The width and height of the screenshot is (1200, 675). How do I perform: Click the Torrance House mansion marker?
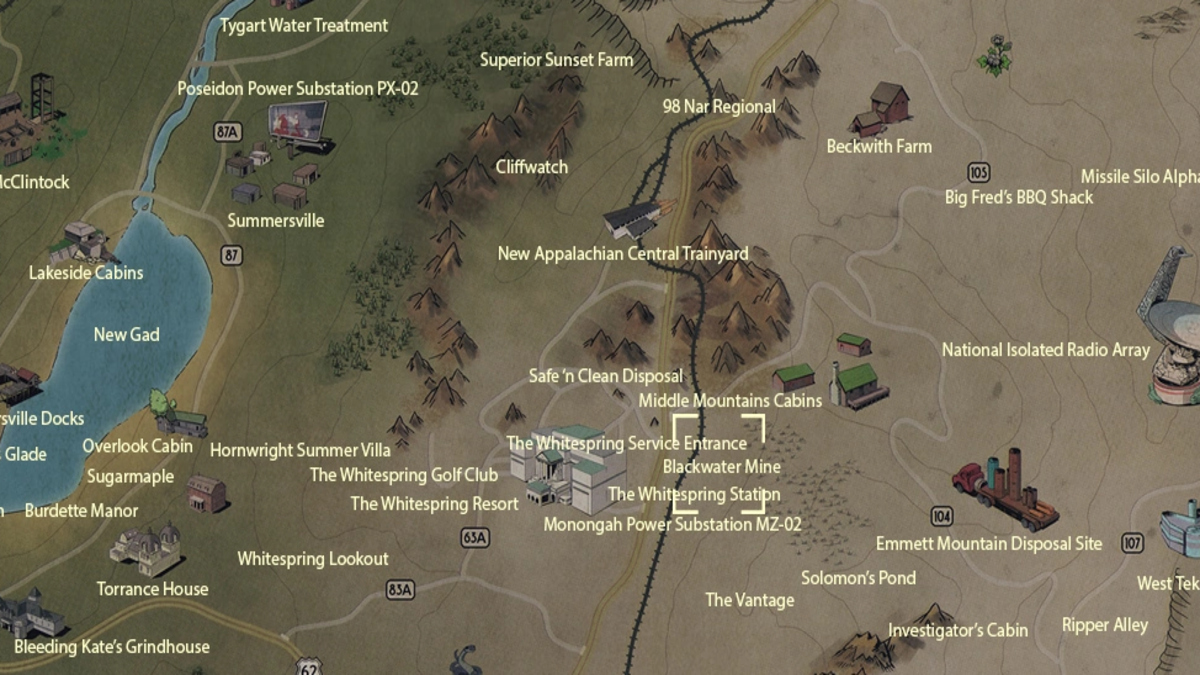(145, 549)
